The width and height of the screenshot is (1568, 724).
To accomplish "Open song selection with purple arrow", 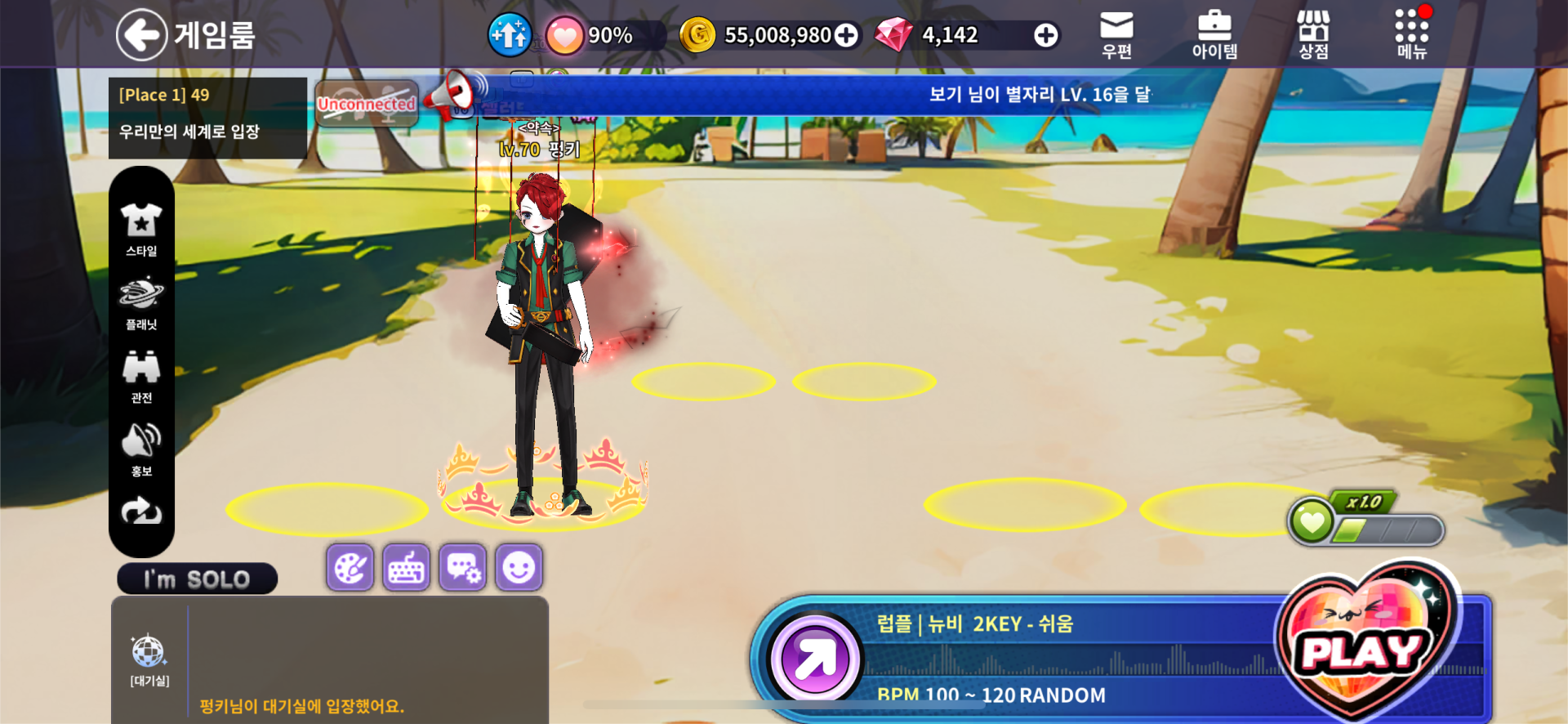I will coord(814,659).
